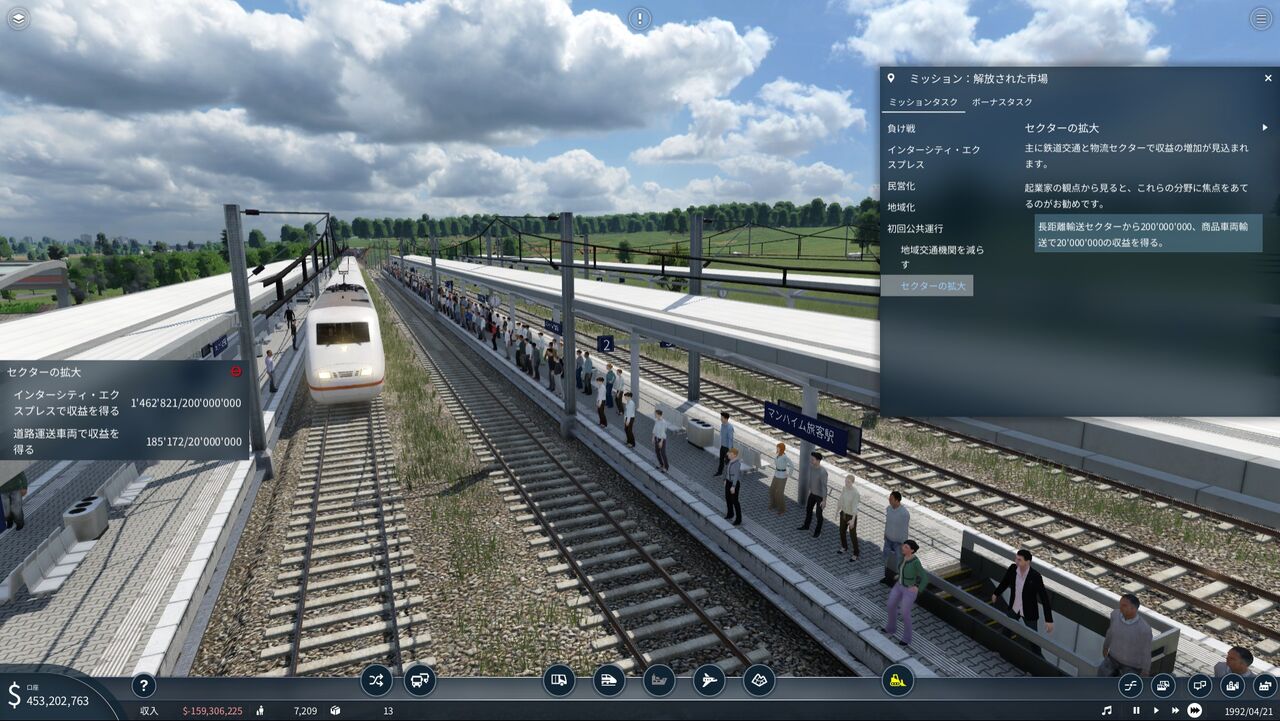Open the airport construction menu
Image resolution: width=1280 pixels, height=721 pixels.
709,681
